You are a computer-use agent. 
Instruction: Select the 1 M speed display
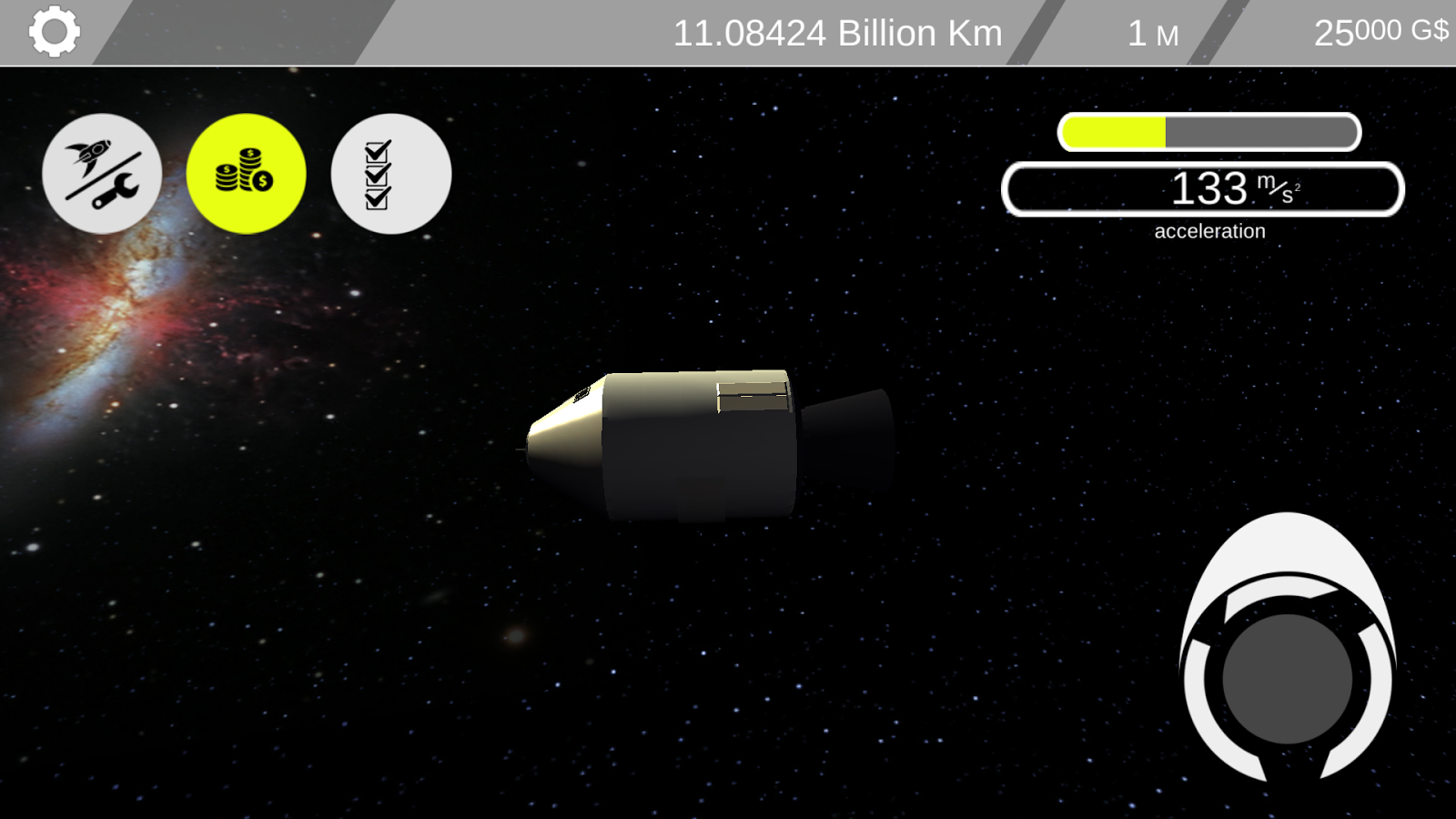(1151, 33)
